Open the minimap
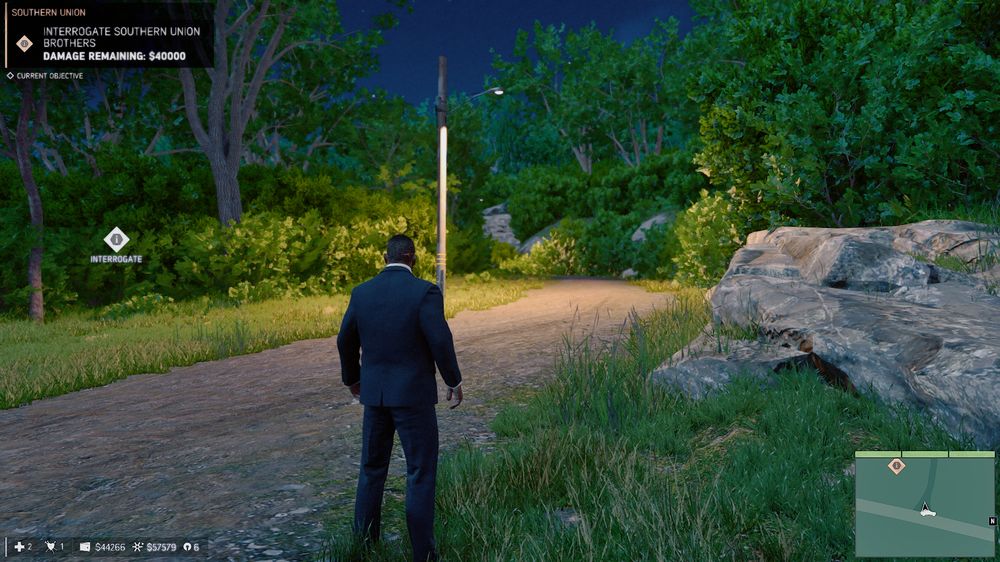The height and width of the screenshot is (562, 1000). [x=925, y=504]
